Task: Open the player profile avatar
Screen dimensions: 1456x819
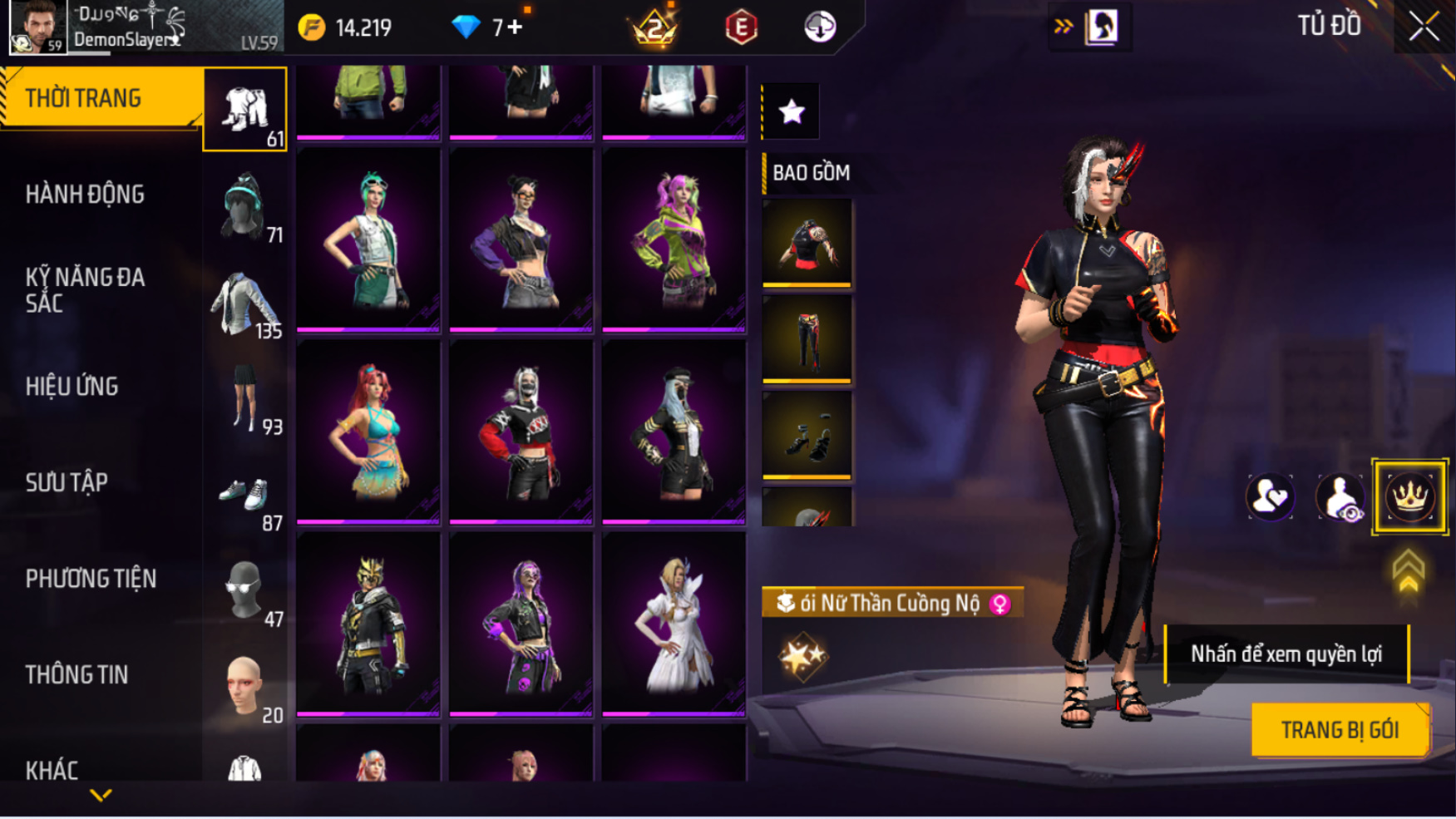Action: point(37,27)
